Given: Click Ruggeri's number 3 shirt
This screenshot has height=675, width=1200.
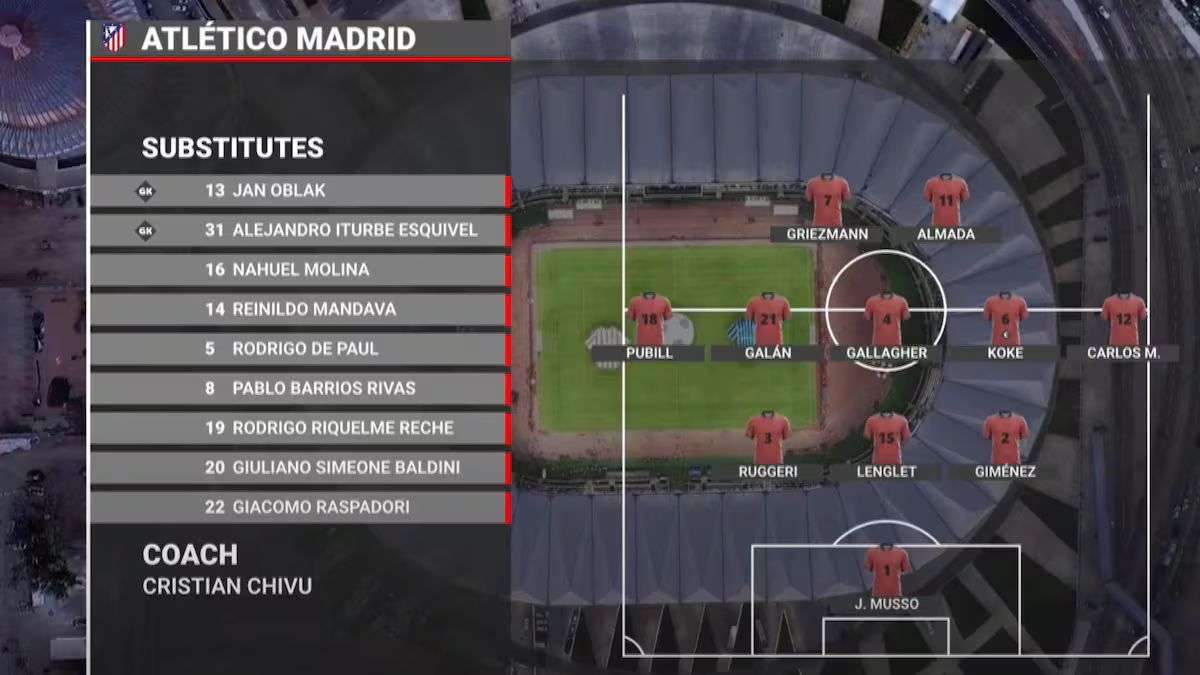Looking at the screenshot, I should 768,437.
